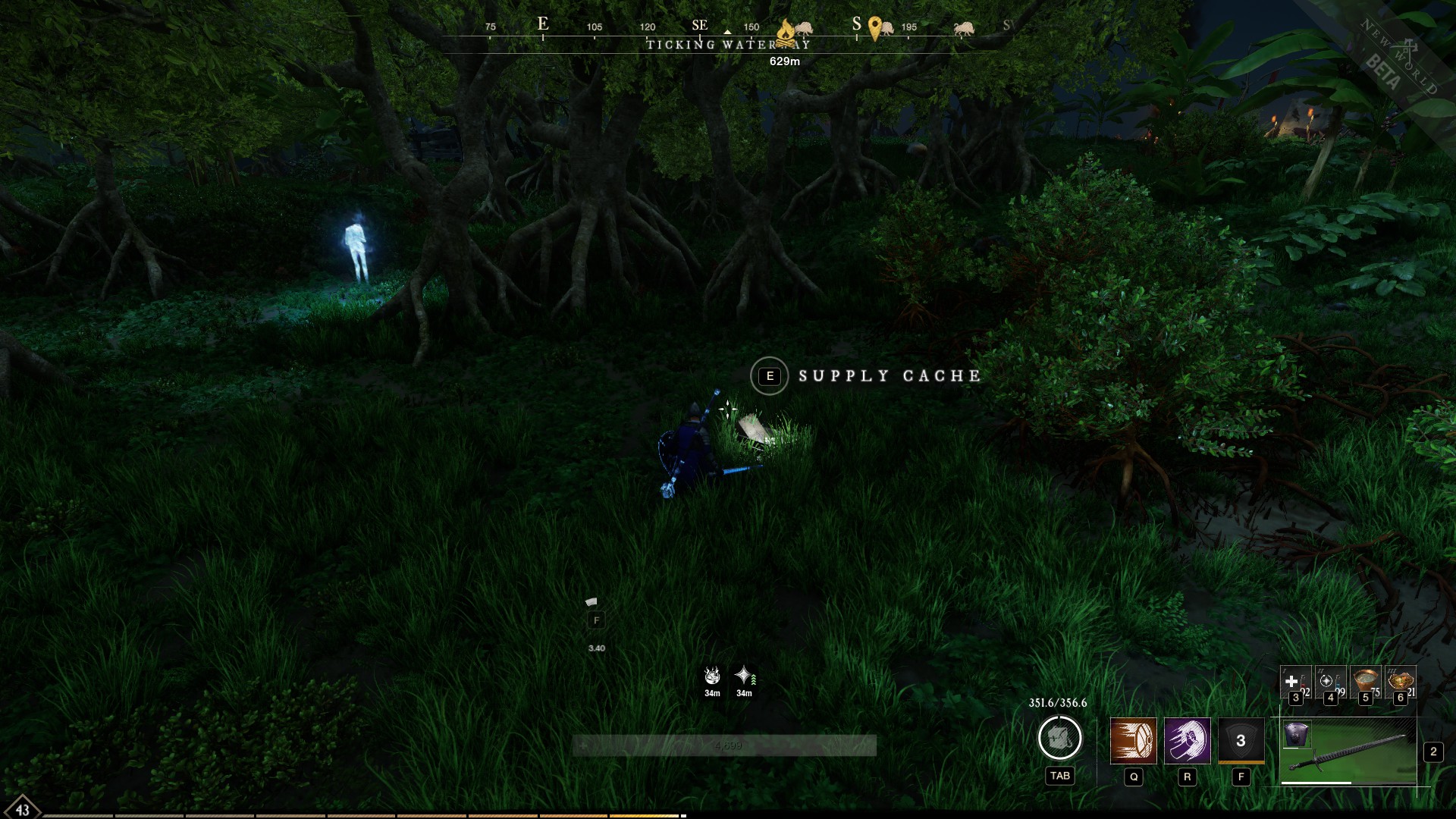1456x819 pixels.
Task: Pick up the dropped item via the F prompt
Action: coord(597,620)
